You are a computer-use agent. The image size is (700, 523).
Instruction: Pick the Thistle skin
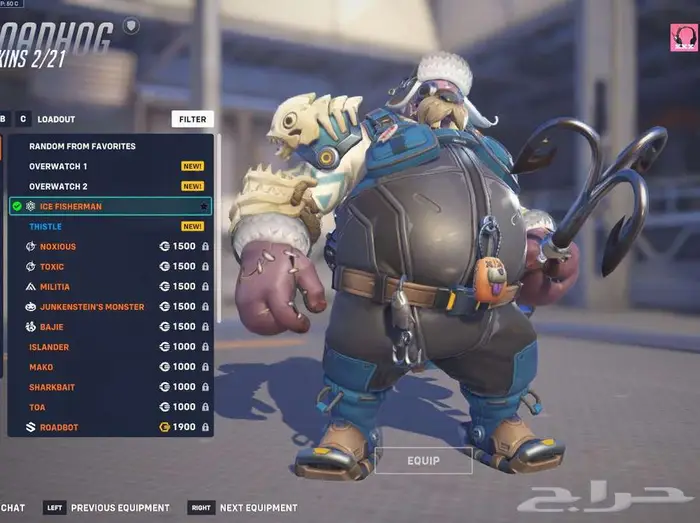point(46,227)
